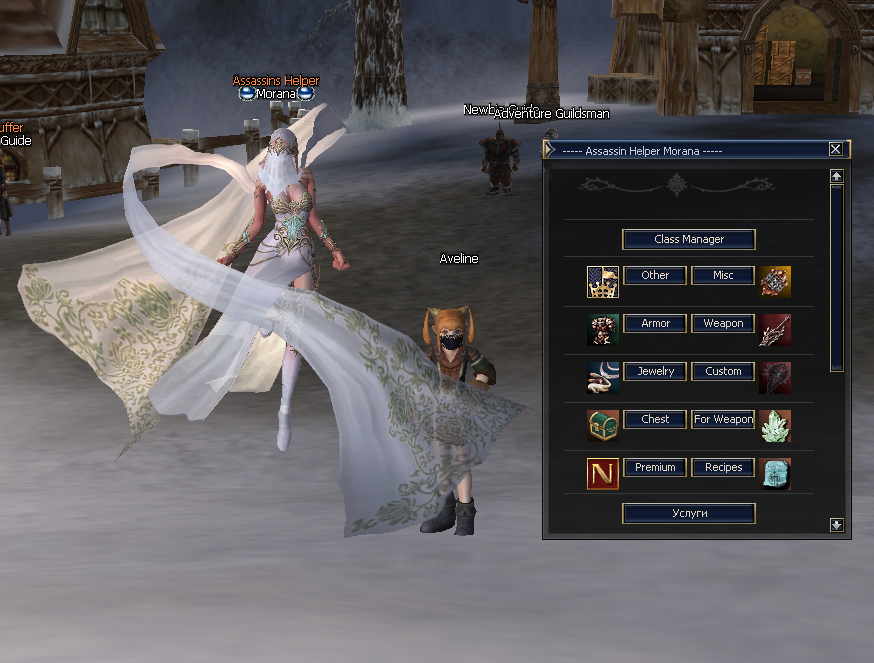The width and height of the screenshot is (874, 663).
Task: Click the green treasure chest icon
Action: [x=603, y=426]
